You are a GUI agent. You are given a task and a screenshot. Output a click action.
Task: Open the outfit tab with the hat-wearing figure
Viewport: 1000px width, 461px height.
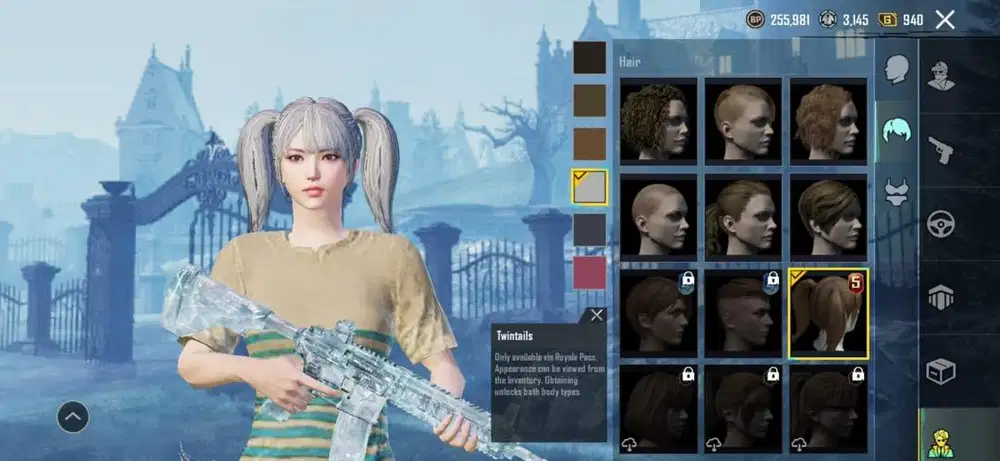click(x=941, y=77)
